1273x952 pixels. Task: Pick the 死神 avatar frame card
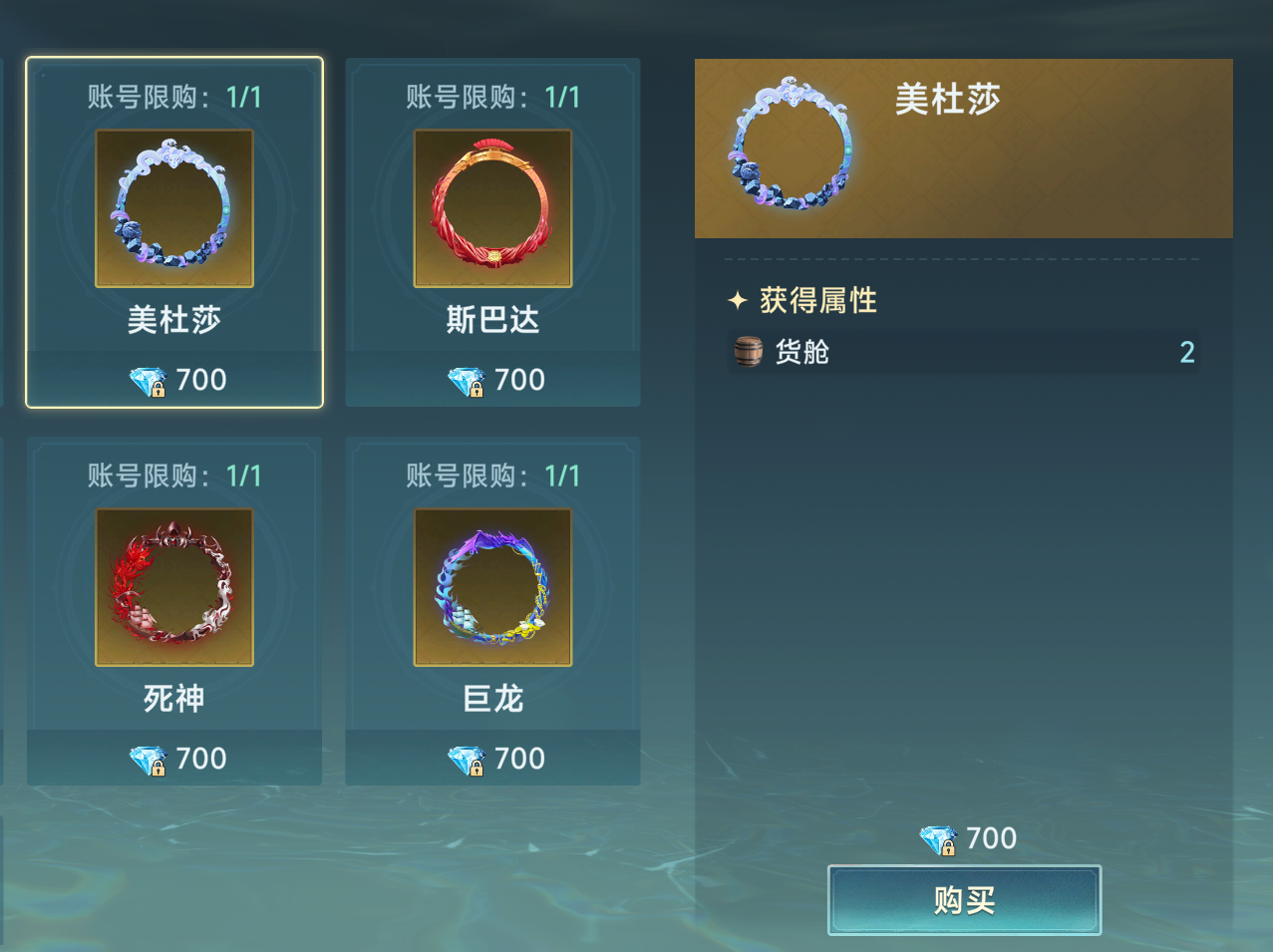coord(174,610)
